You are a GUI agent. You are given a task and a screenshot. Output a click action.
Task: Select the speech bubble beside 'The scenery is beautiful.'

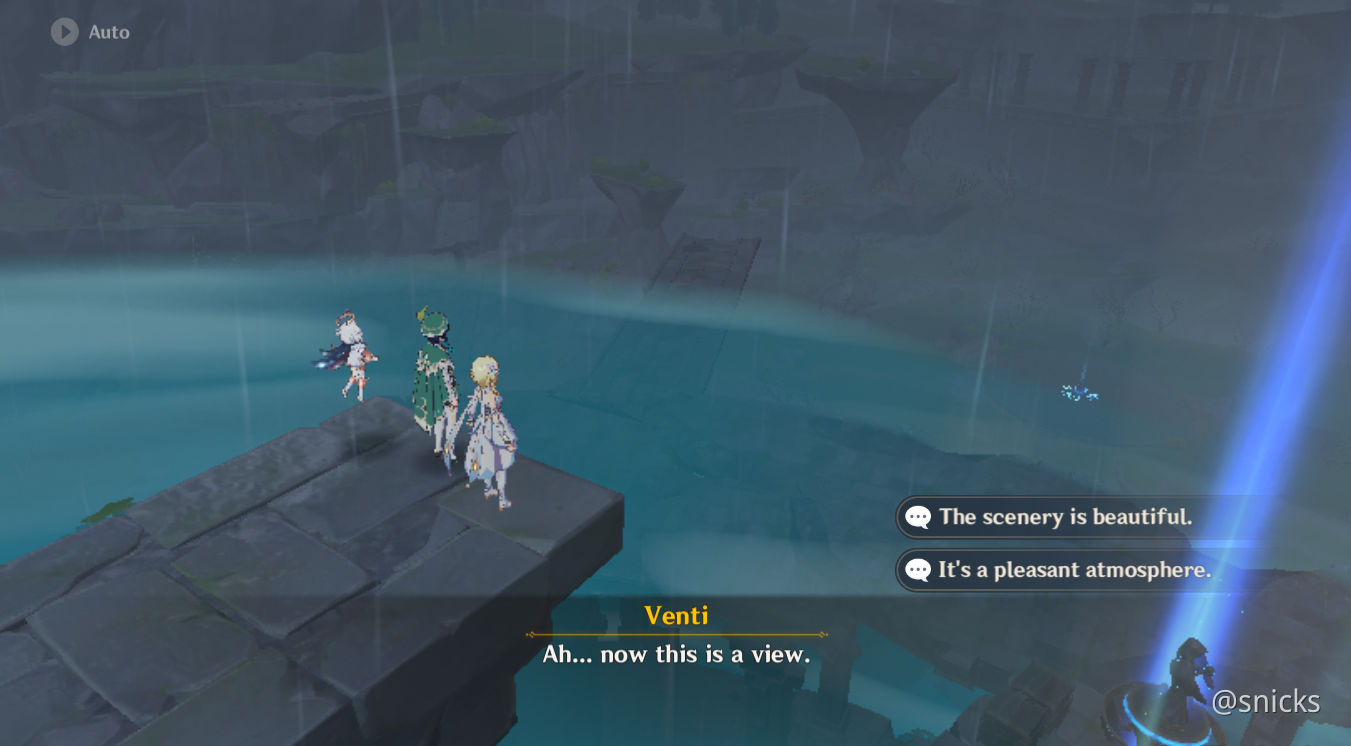[916, 517]
